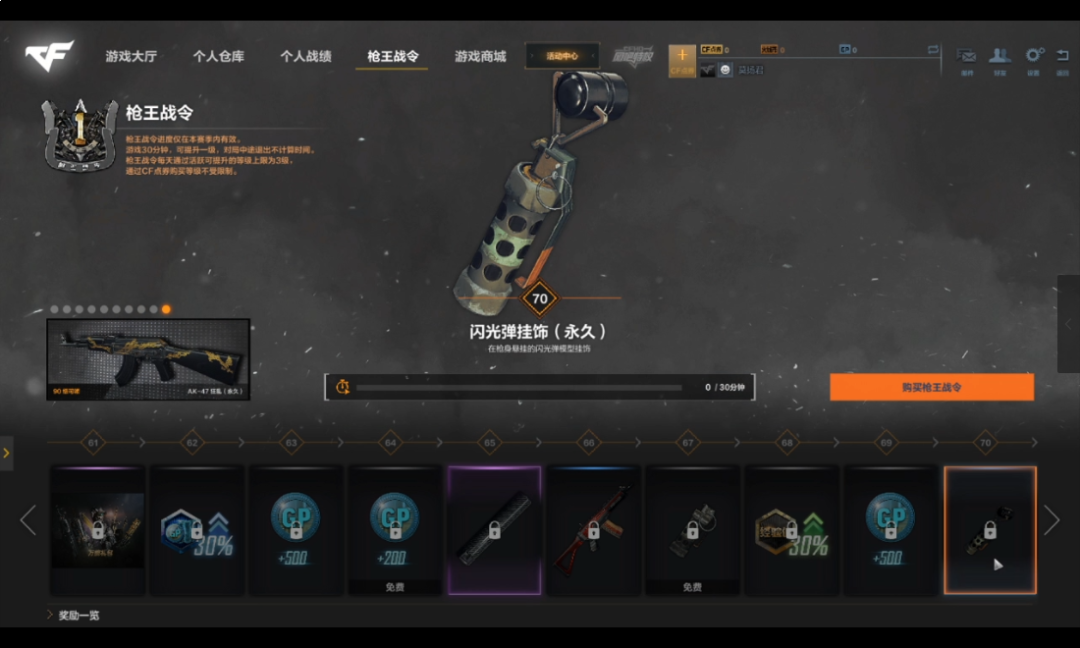This screenshot has width=1080, height=648.
Task: Show next rewards with right arrow
Action: tap(1051, 519)
